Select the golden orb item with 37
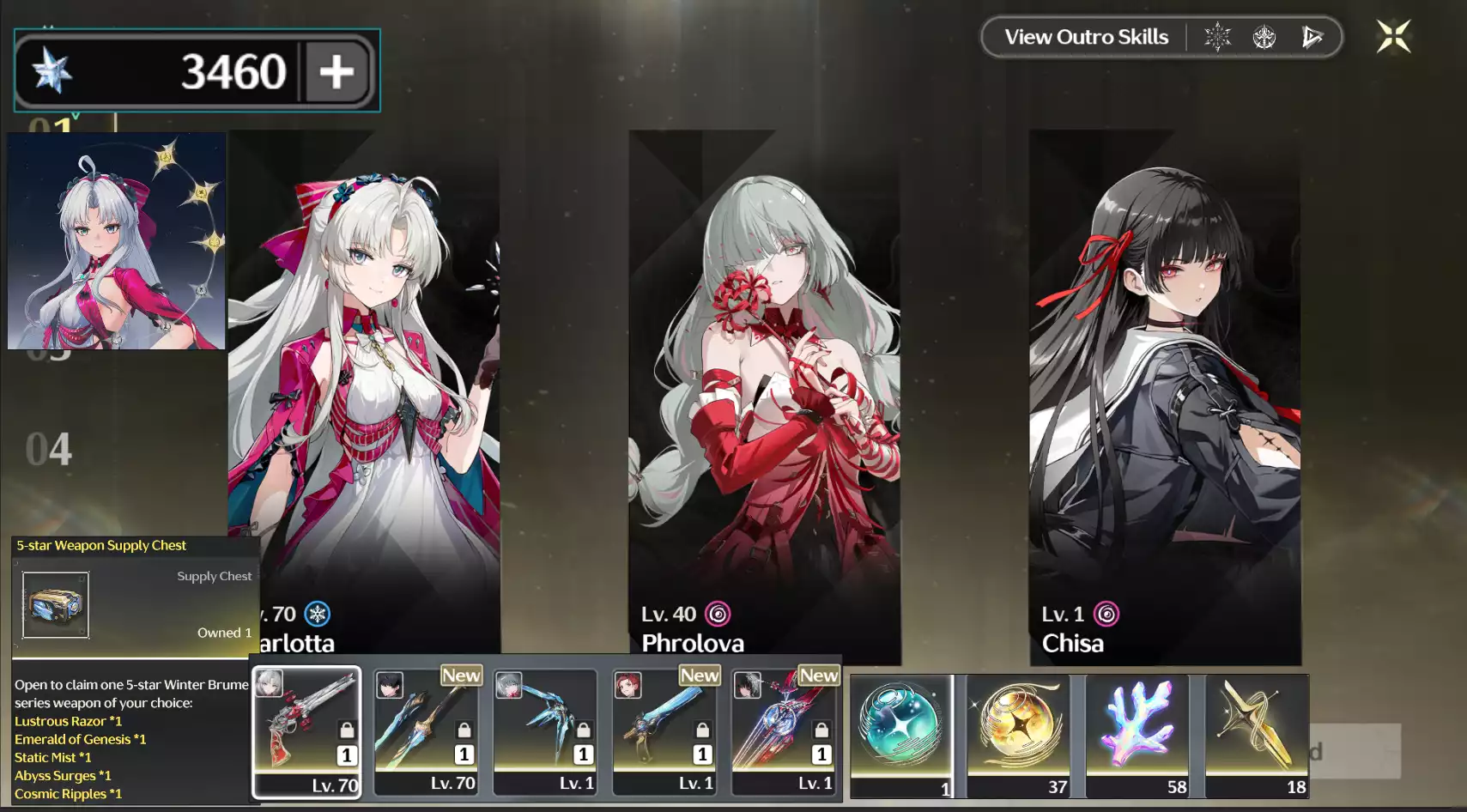Image resolution: width=1467 pixels, height=812 pixels. coord(1019,736)
